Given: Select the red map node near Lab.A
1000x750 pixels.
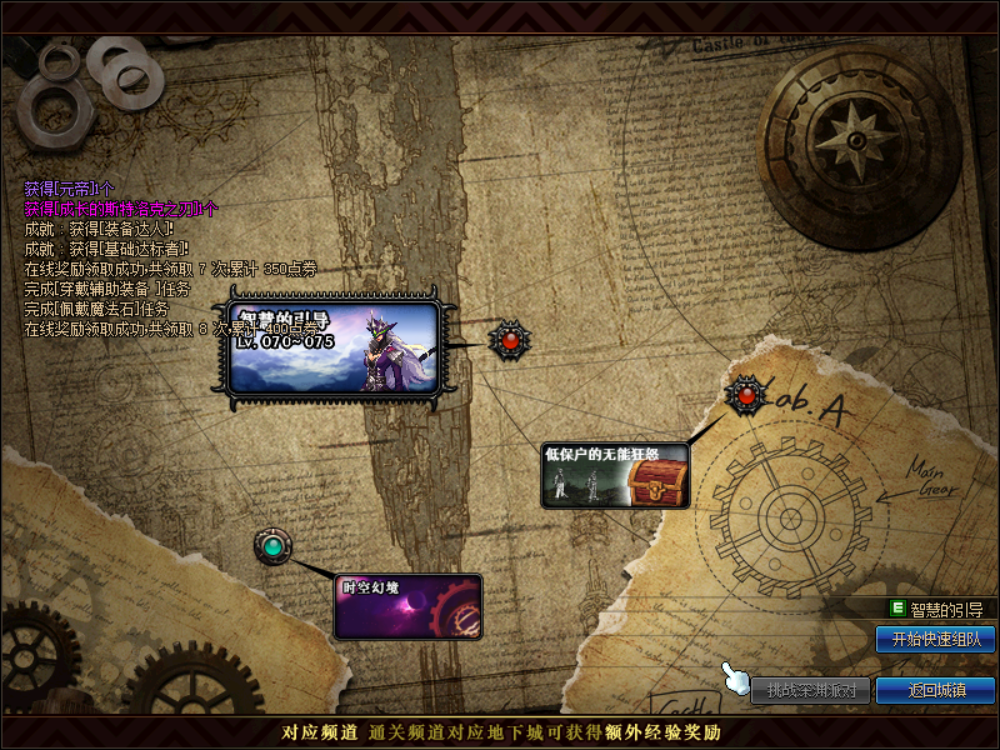Looking at the screenshot, I should [x=745, y=396].
